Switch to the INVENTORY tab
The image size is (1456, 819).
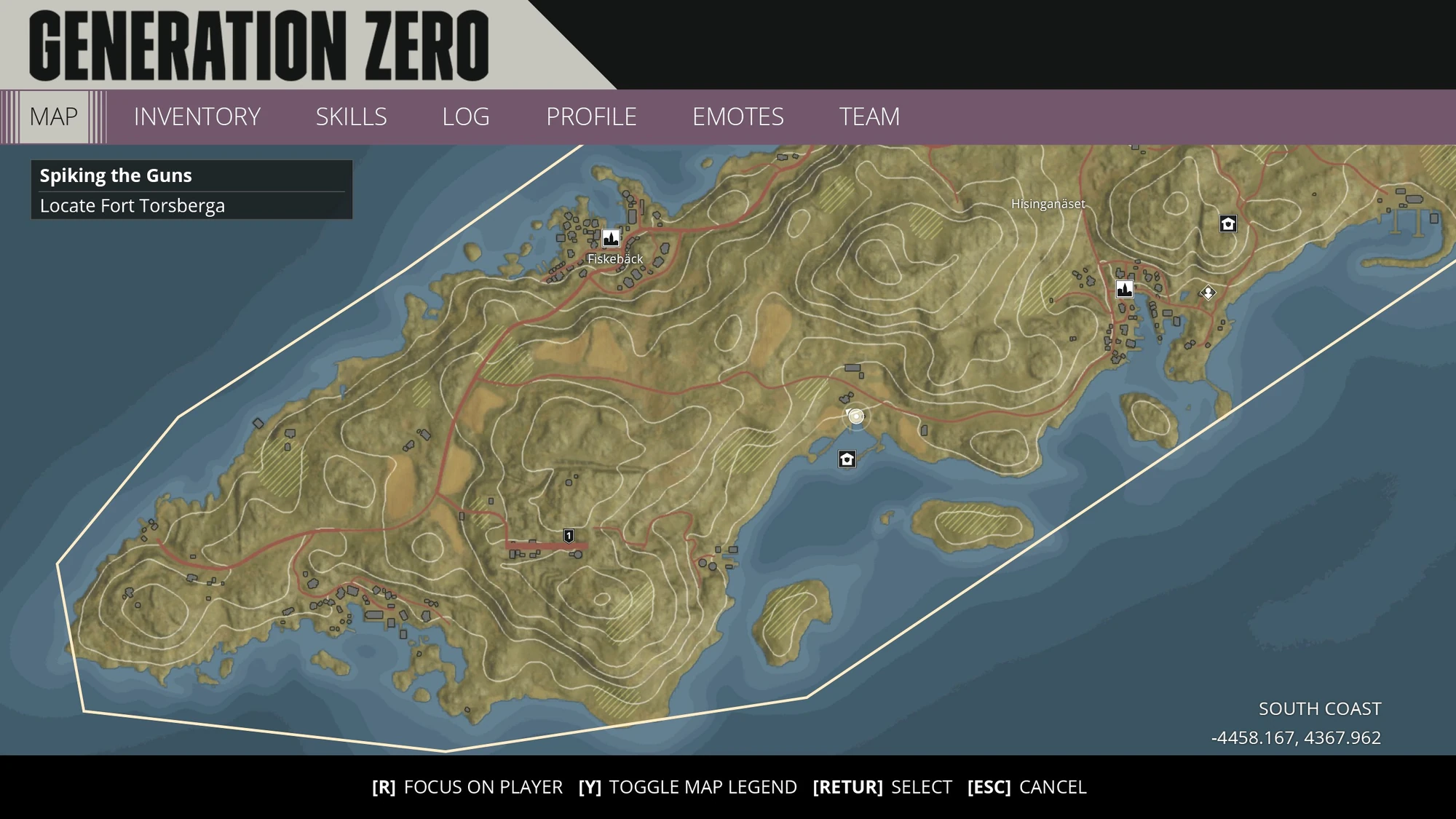[x=197, y=116]
